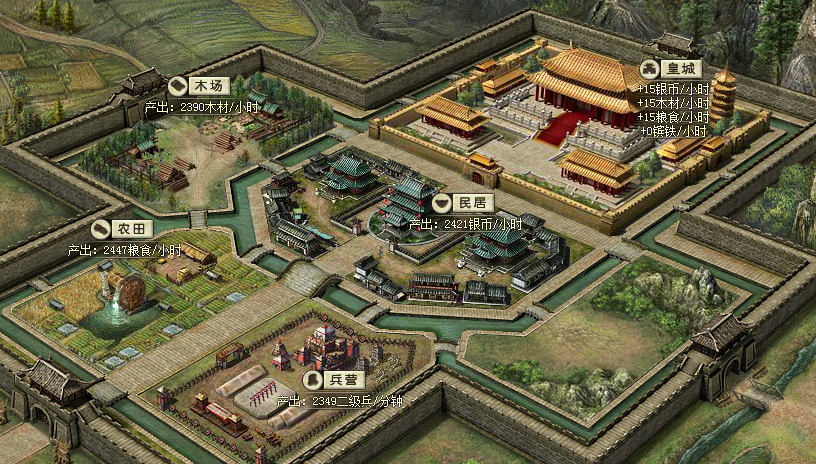Choose the 兵营 barracks label
The width and height of the screenshot is (816, 464).
(334, 380)
